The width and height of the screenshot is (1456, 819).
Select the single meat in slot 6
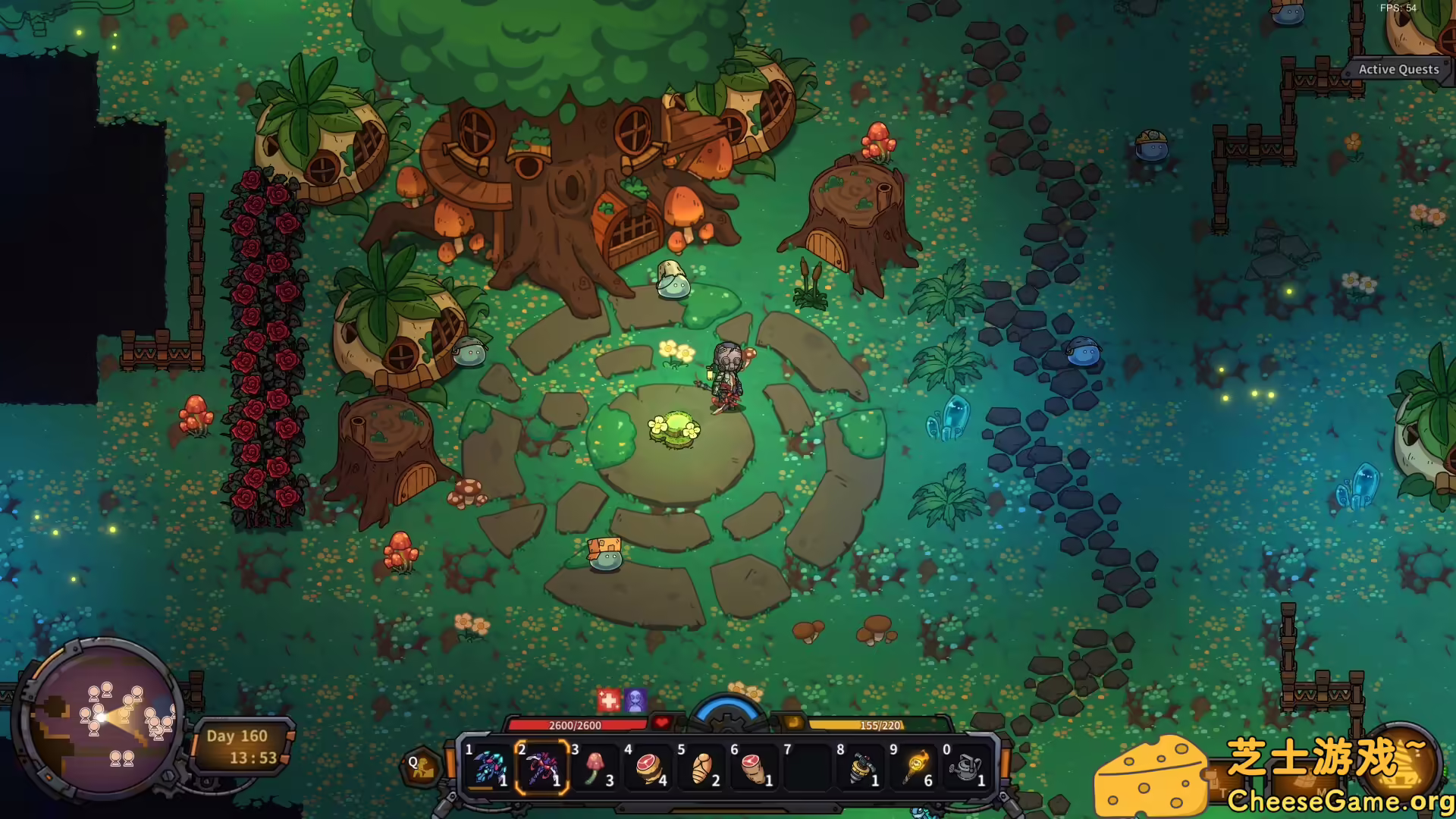point(755,767)
